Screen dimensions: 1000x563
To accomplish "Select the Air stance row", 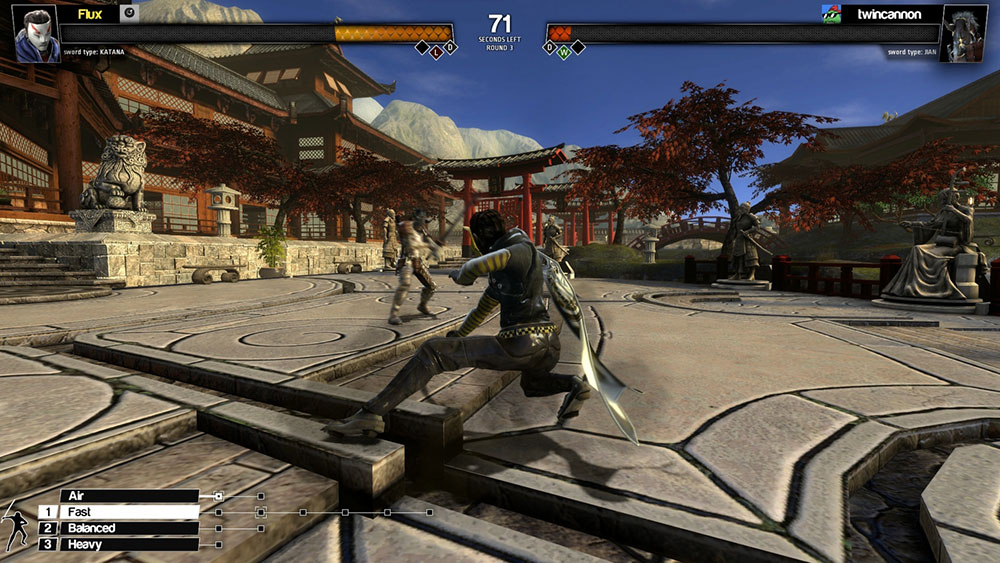I will tap(130, 495).
